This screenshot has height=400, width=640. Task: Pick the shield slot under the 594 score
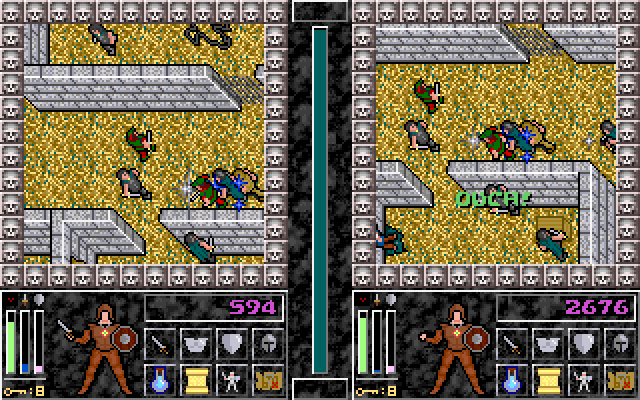[x=232, y=344]
